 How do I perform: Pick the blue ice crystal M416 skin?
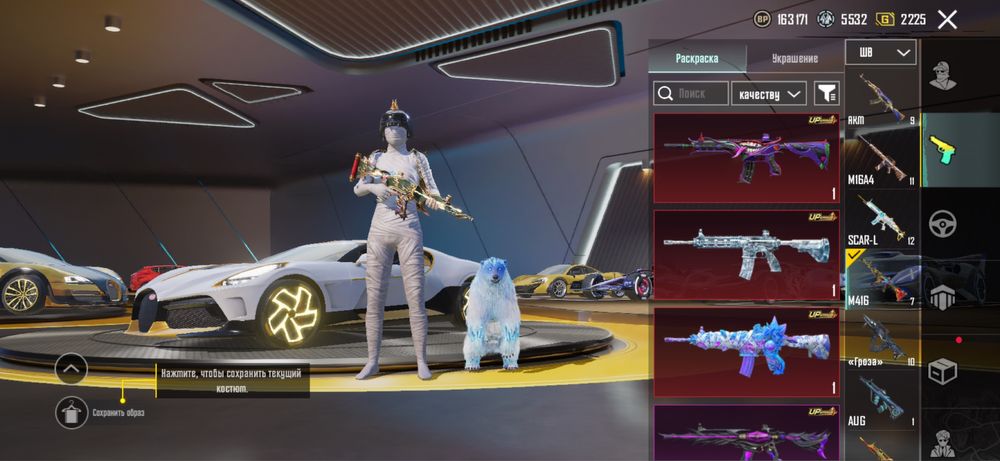click(x=747, y=351)
